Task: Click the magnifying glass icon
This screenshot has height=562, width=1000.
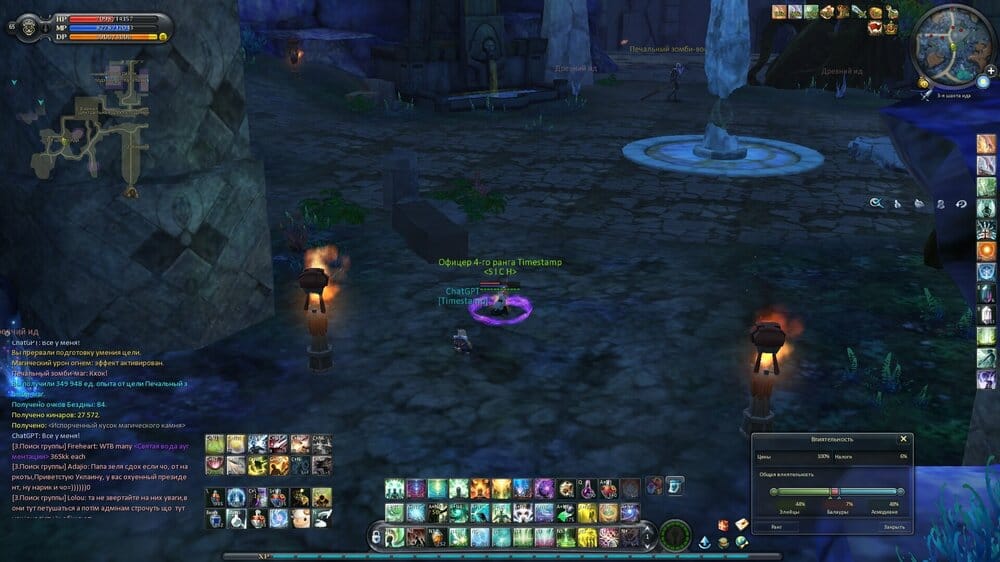Action: [x=876, y=203]
